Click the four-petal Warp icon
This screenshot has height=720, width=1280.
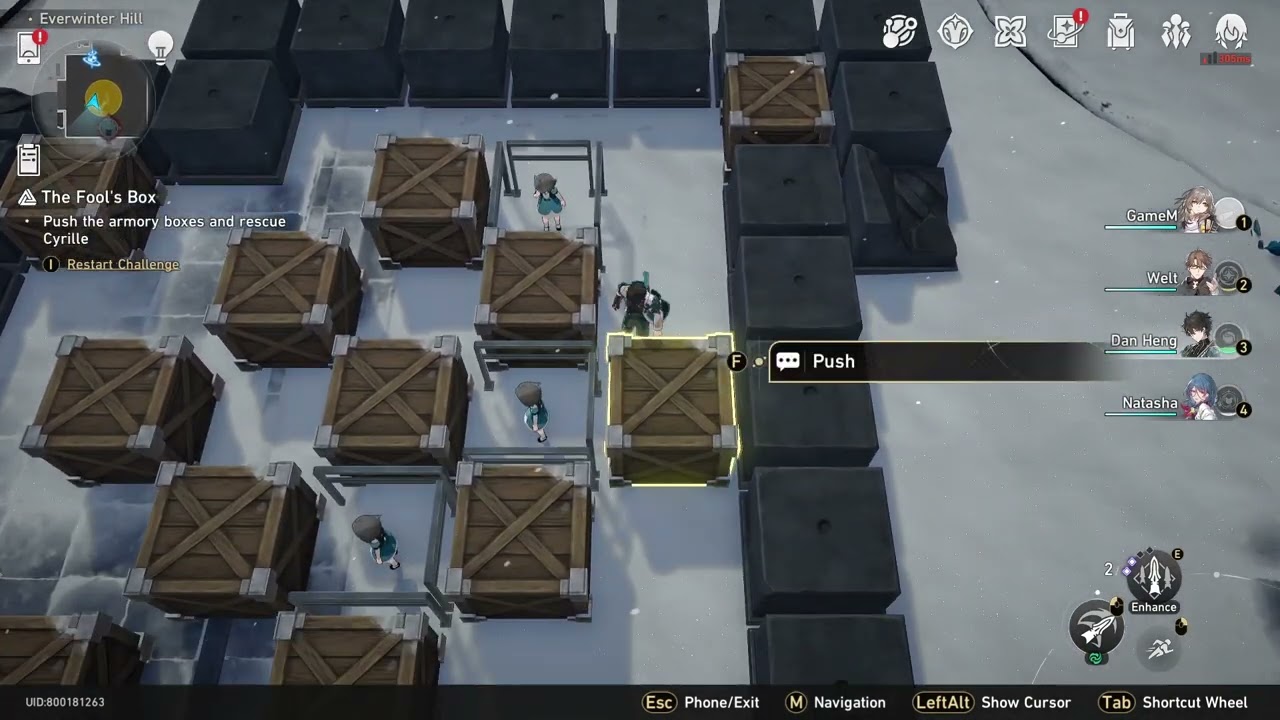tap(1009, 32)
